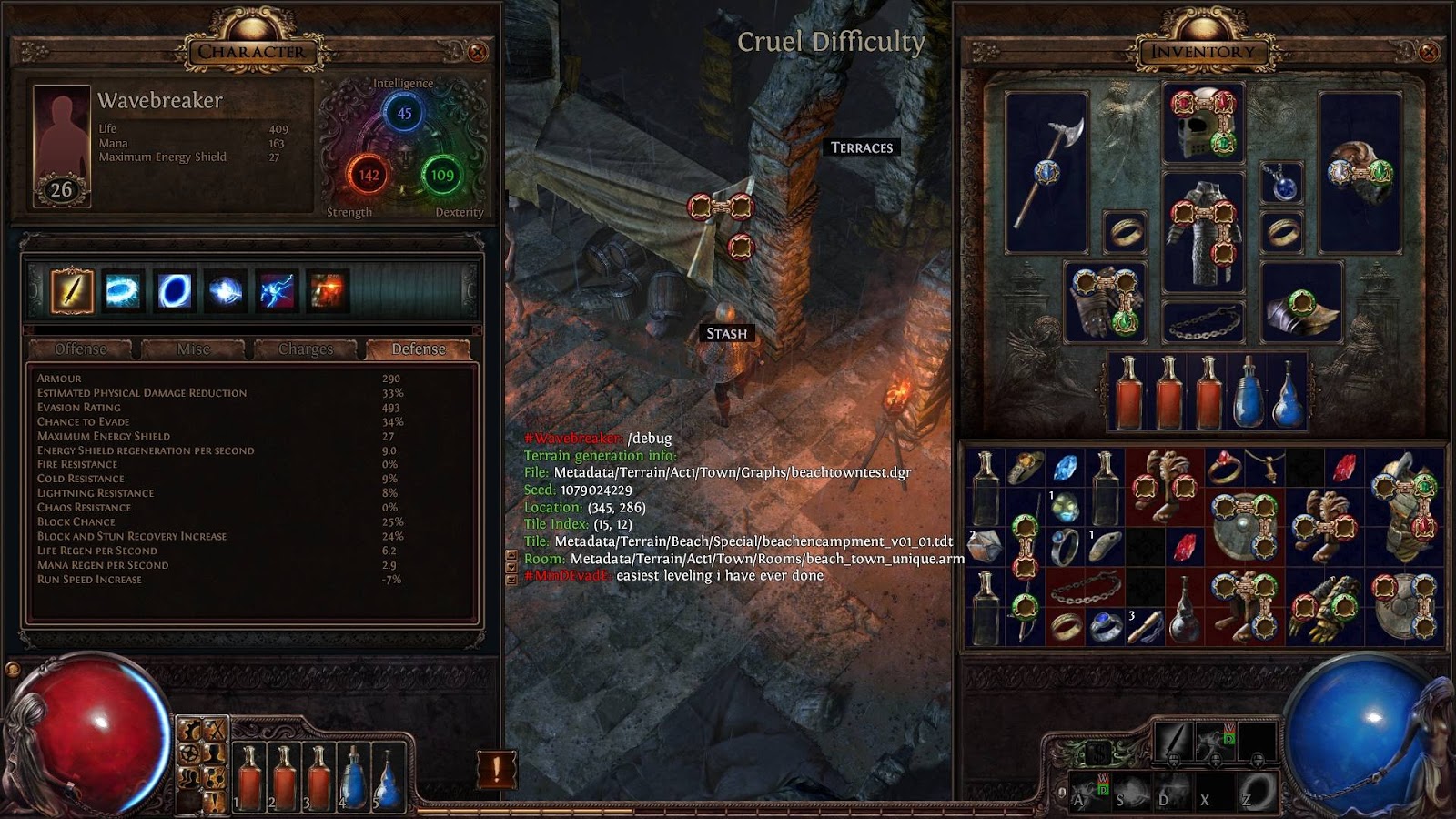This screenshot has height=819, width=1456.
Task: Switch to the Offense tab
Action: point(83,349)
